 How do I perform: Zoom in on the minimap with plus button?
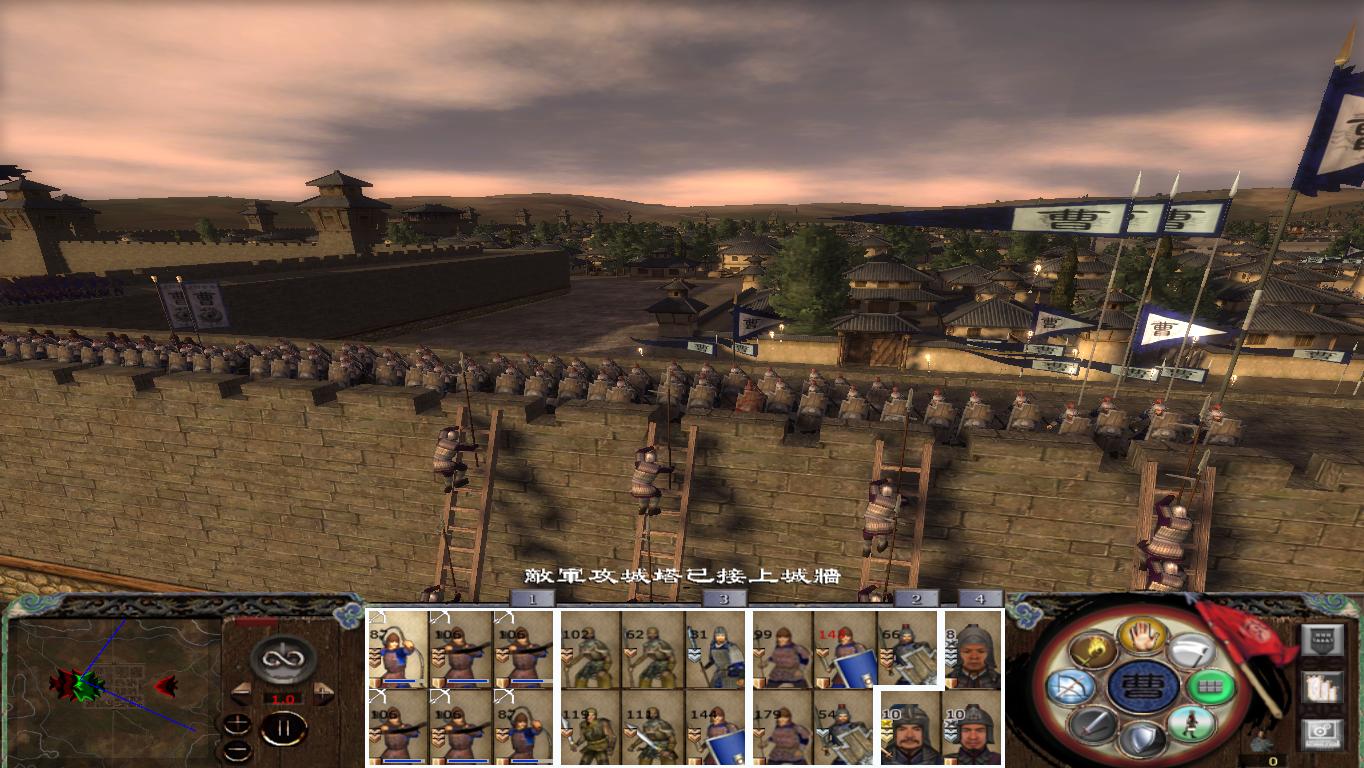pos(237,725)
